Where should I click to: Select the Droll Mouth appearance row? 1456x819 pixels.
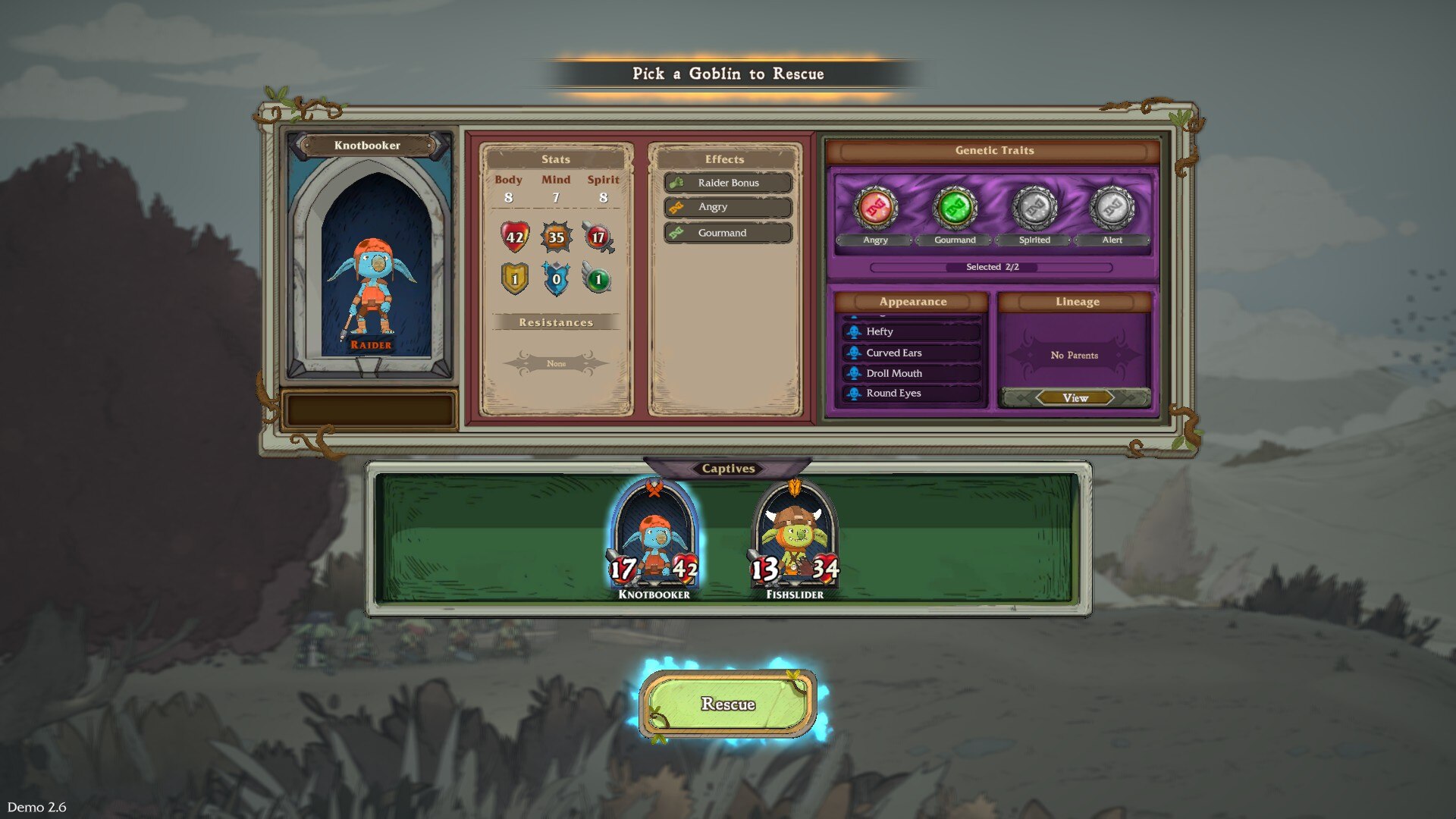pyautogui.click(x=912, y=373)
